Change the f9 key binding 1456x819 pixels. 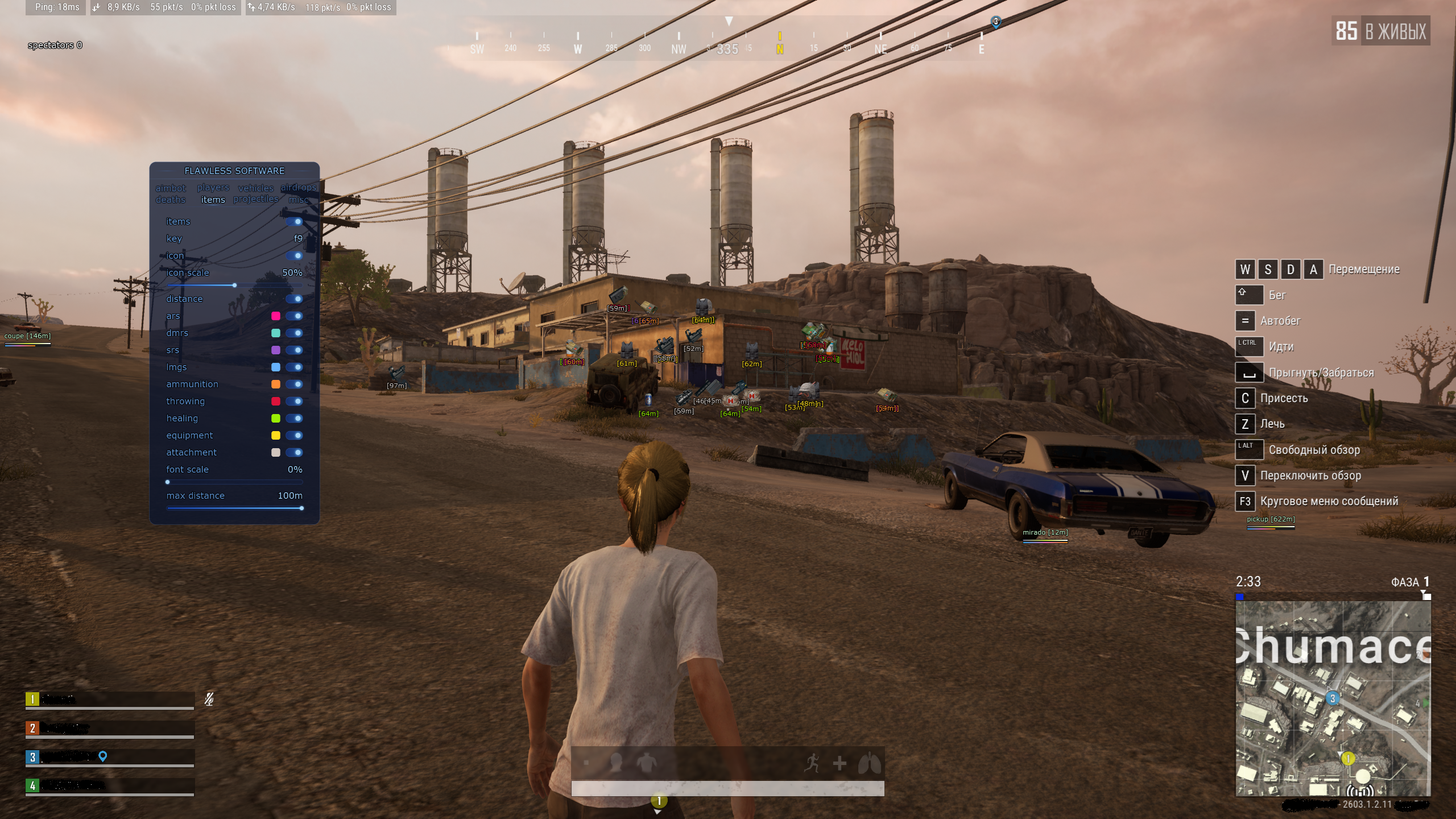coord(297,239)
